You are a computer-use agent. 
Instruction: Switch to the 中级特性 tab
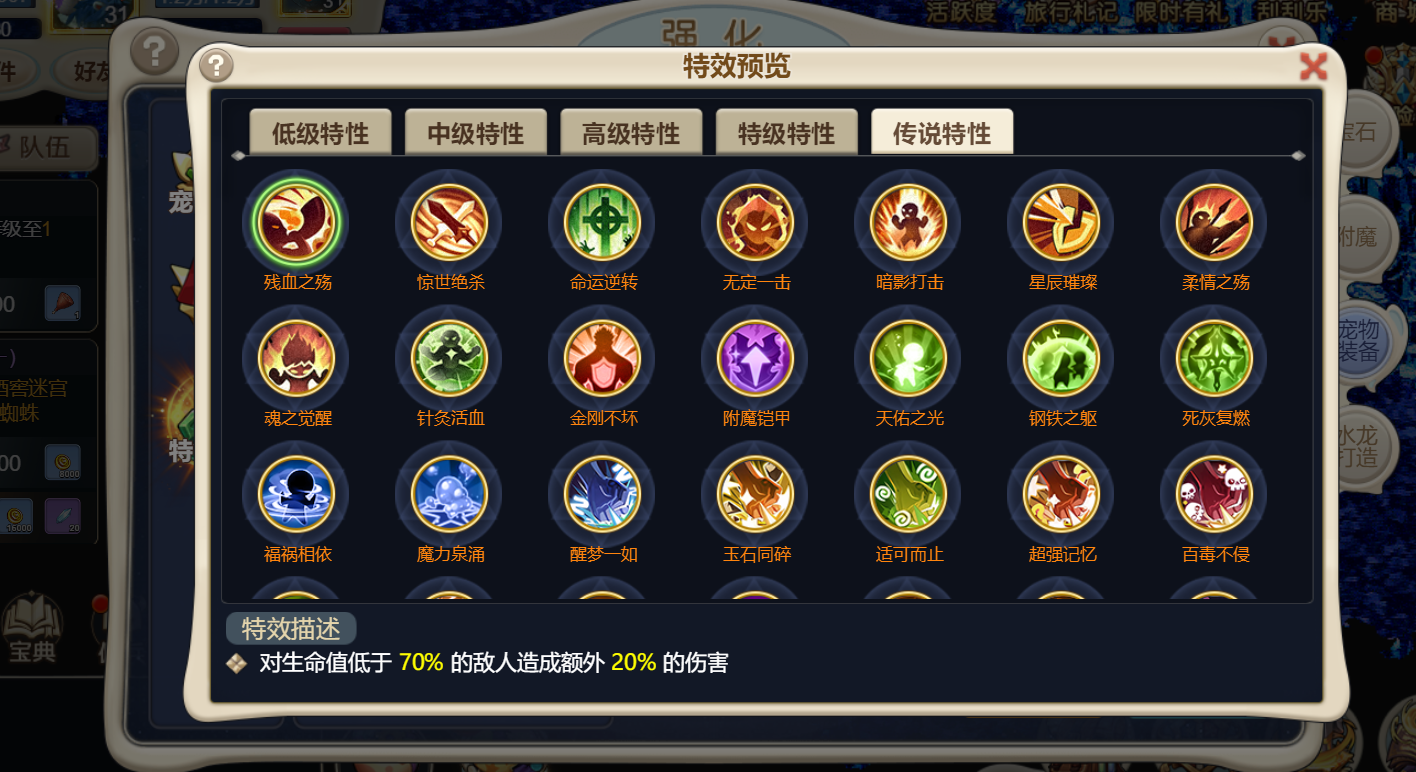click(x=475, y=133)
